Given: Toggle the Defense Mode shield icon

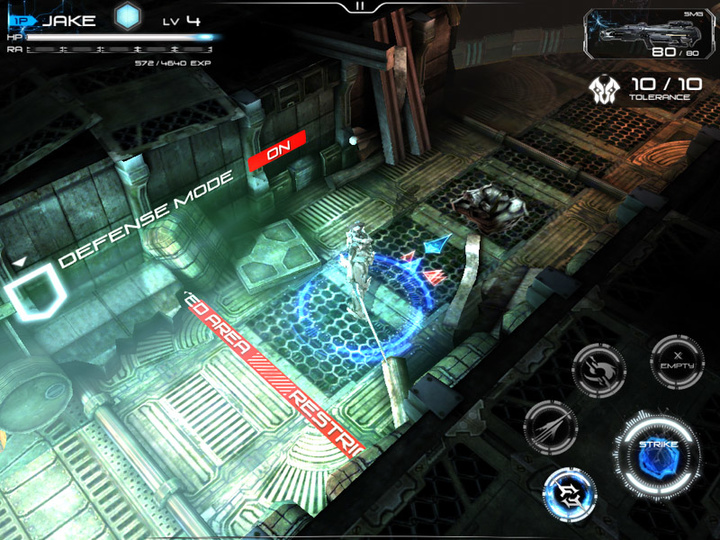Looking at the screenshot, I should pyautogui.click(x=36, y=294).
